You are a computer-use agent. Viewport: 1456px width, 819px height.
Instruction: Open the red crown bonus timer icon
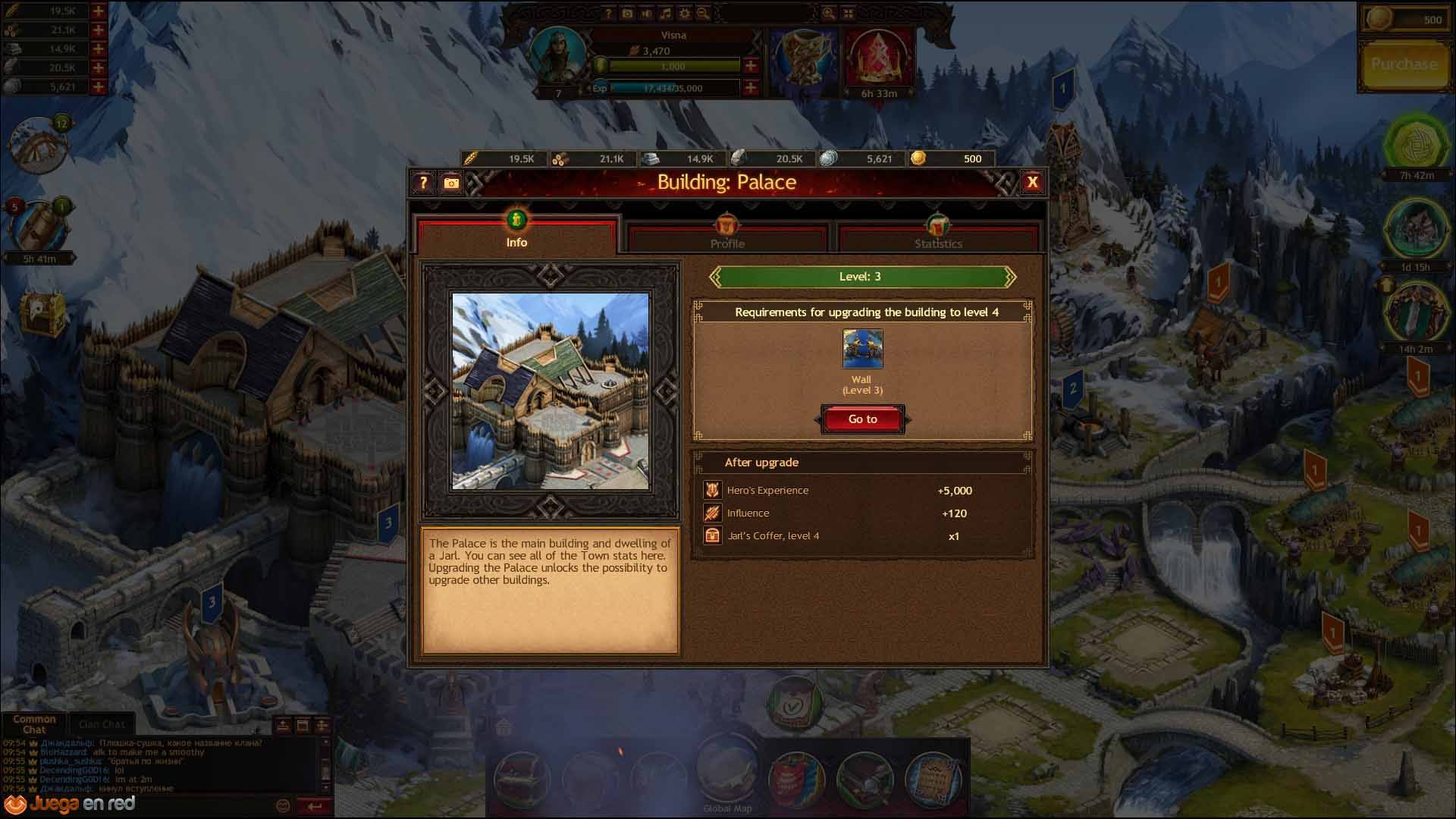click(x=878, y=61)
